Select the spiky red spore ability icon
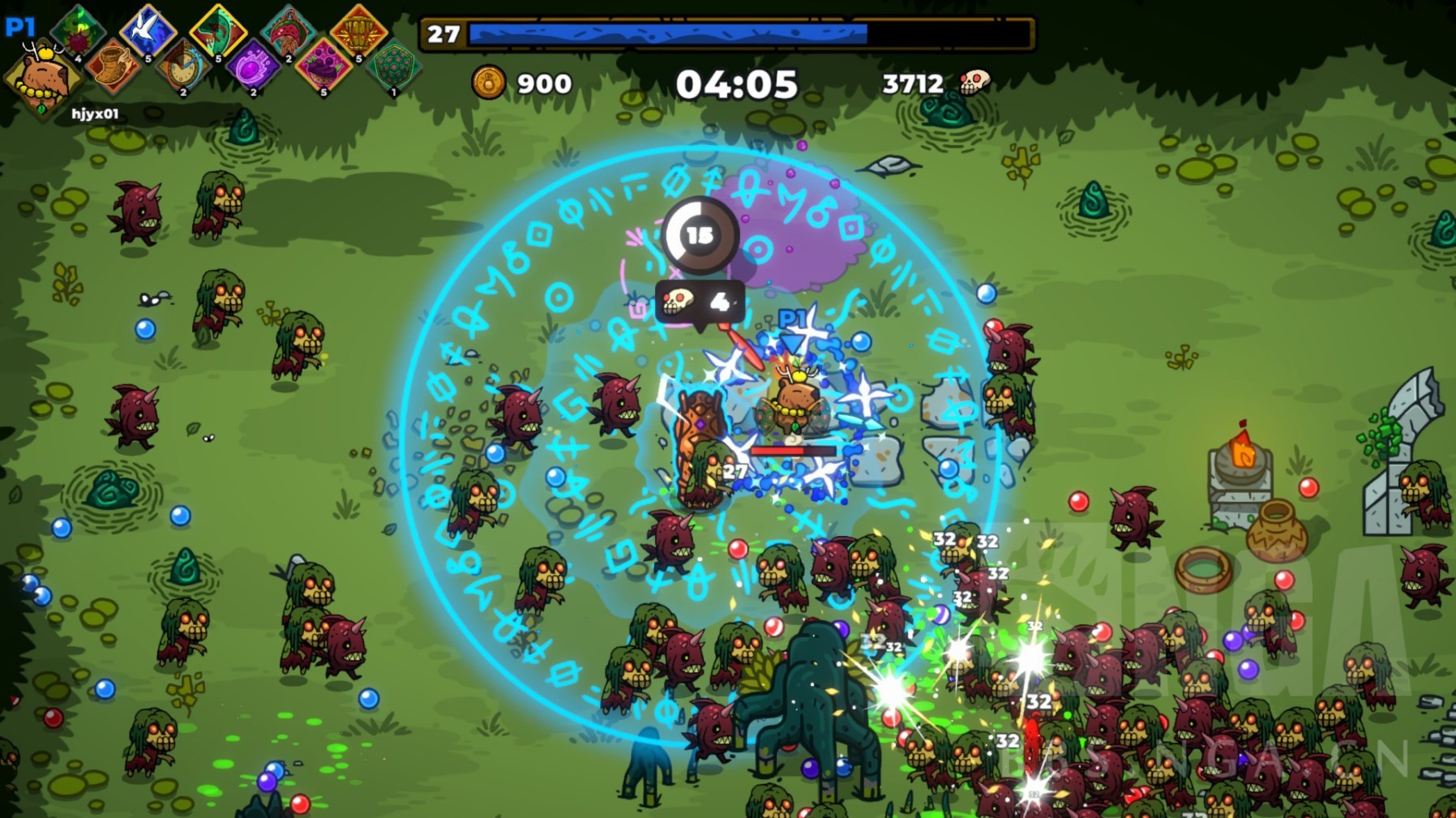 (x=78, y=32)
